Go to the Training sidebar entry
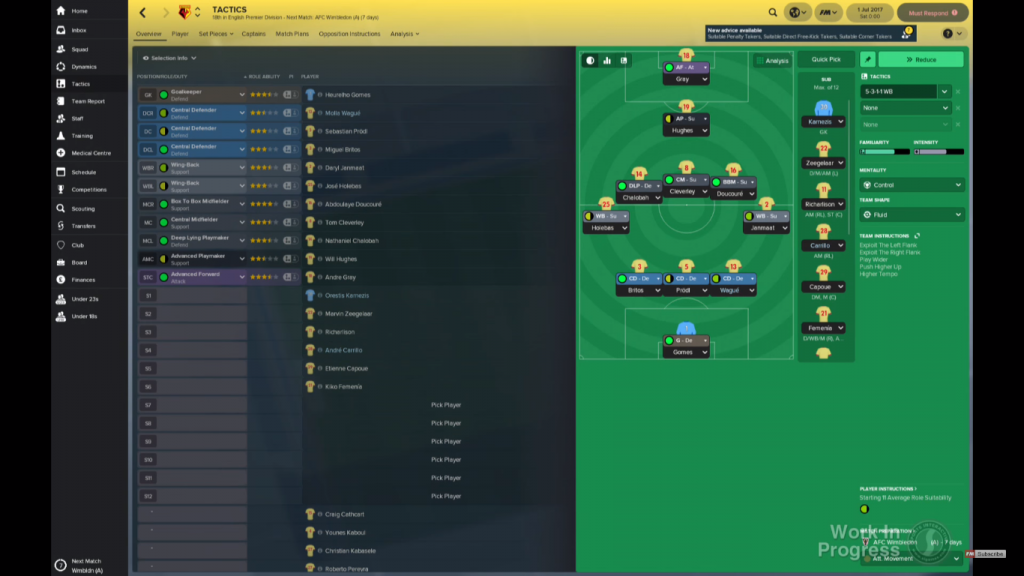 82,136
